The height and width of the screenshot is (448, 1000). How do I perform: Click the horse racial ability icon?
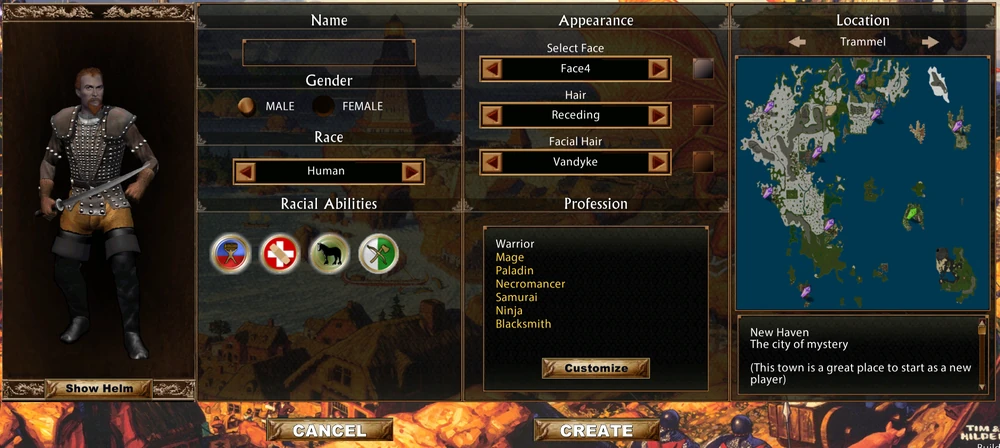[x=329, y=253]
